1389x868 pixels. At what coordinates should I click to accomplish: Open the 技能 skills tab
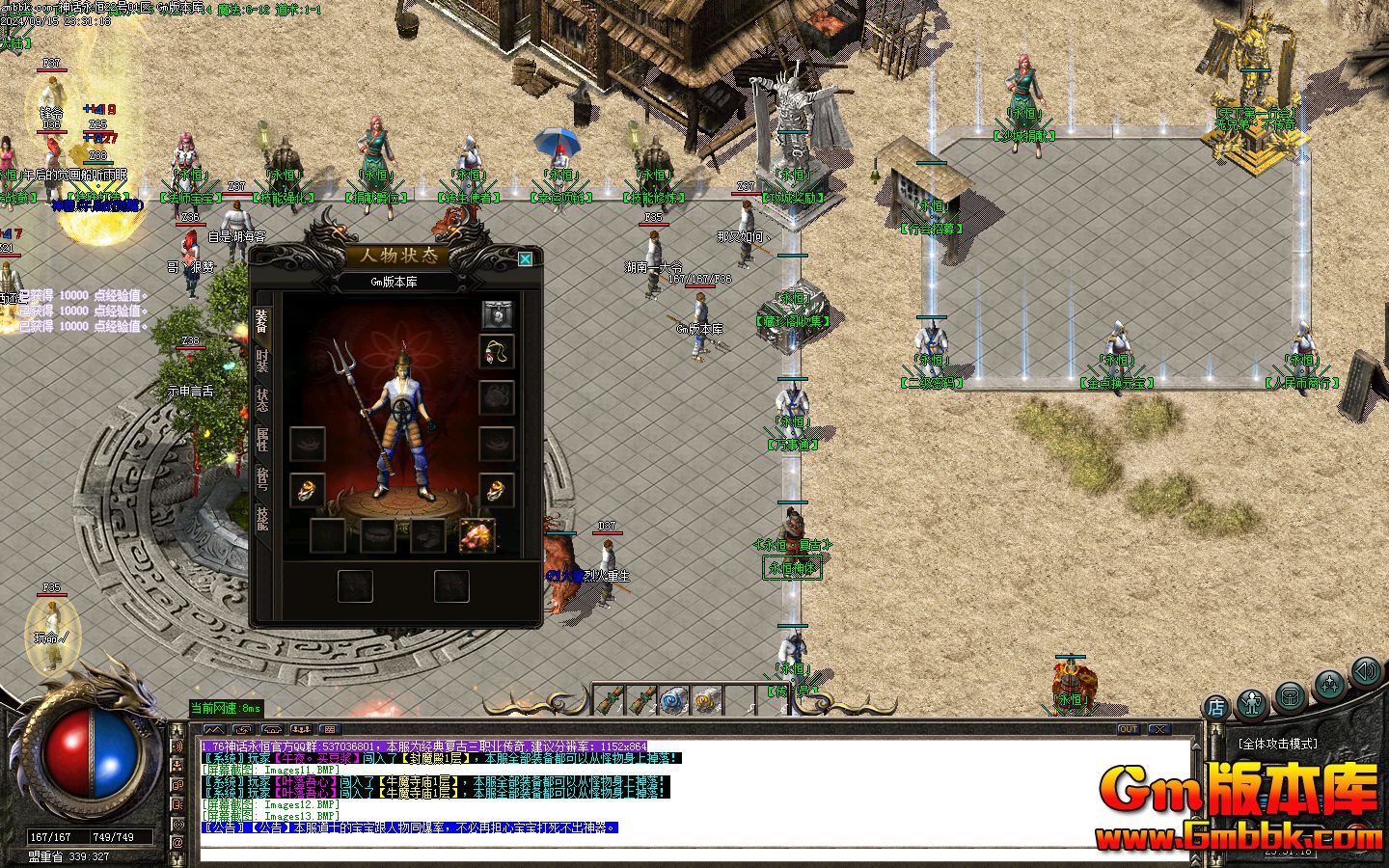pos(261,518)
